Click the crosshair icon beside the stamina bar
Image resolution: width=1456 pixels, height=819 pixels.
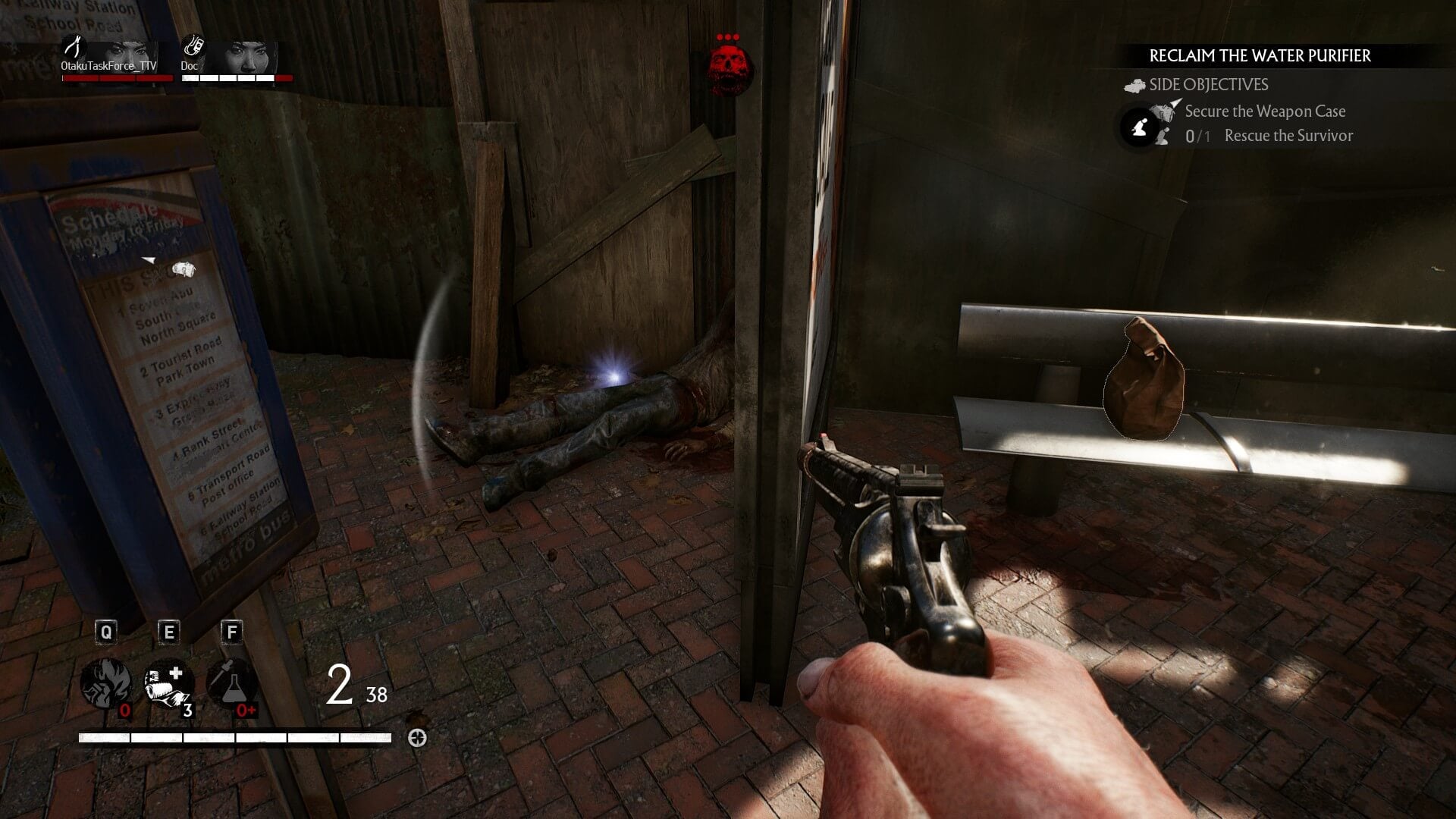[x=417, y=738]
